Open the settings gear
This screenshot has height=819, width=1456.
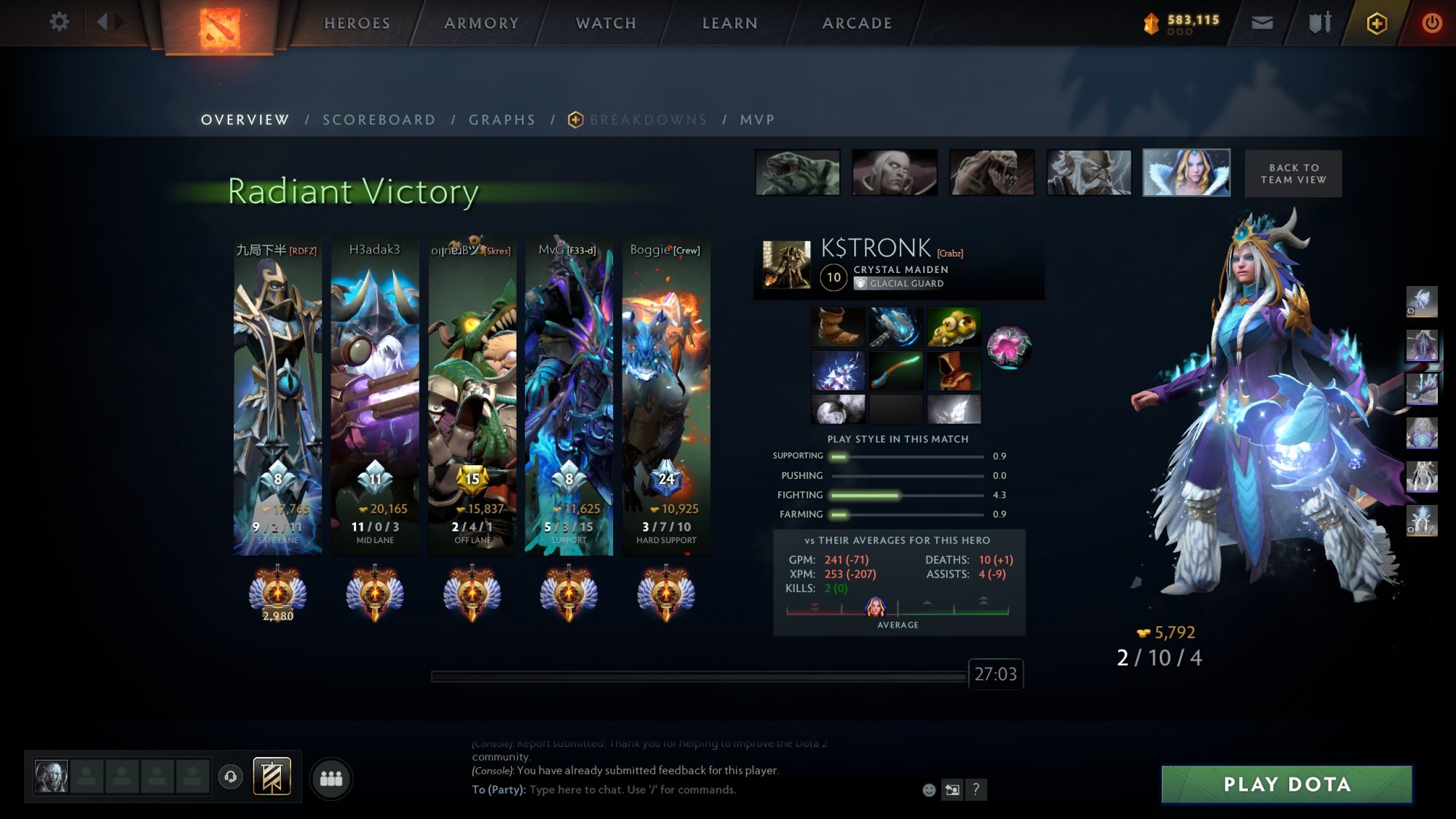[59, 22]
